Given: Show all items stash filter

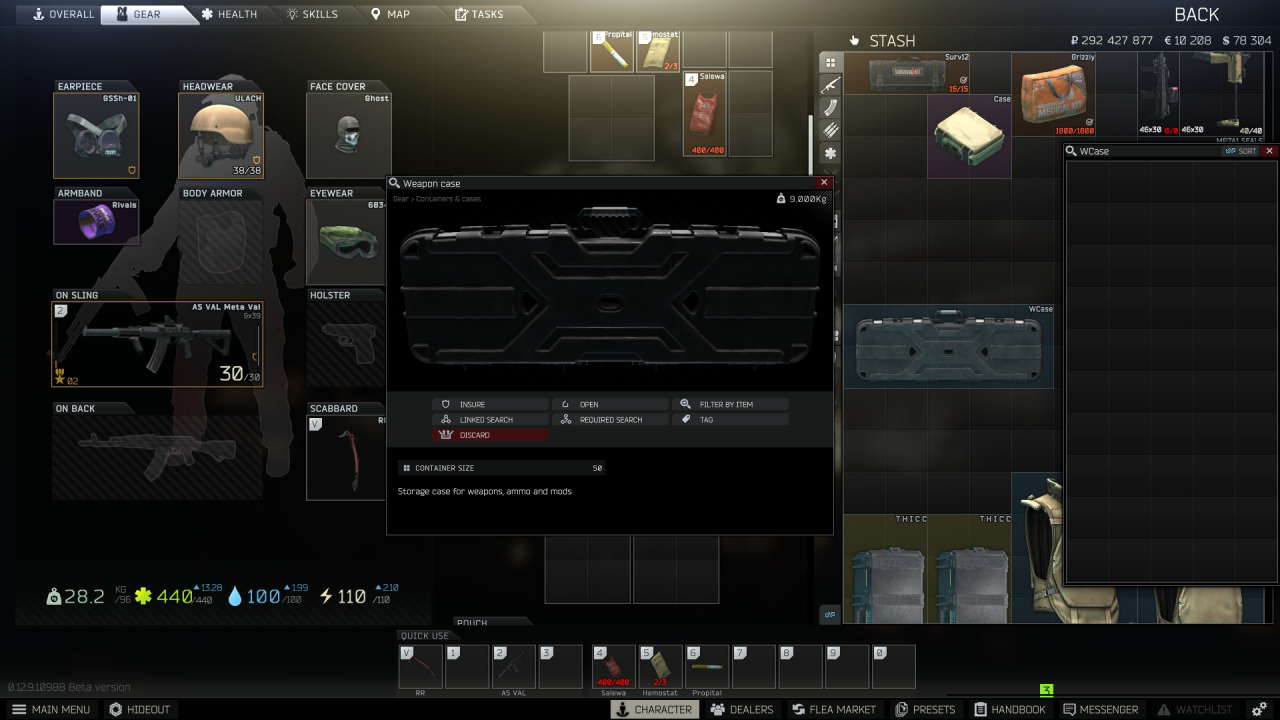Looking at the screenshot, I should point(832,62).
